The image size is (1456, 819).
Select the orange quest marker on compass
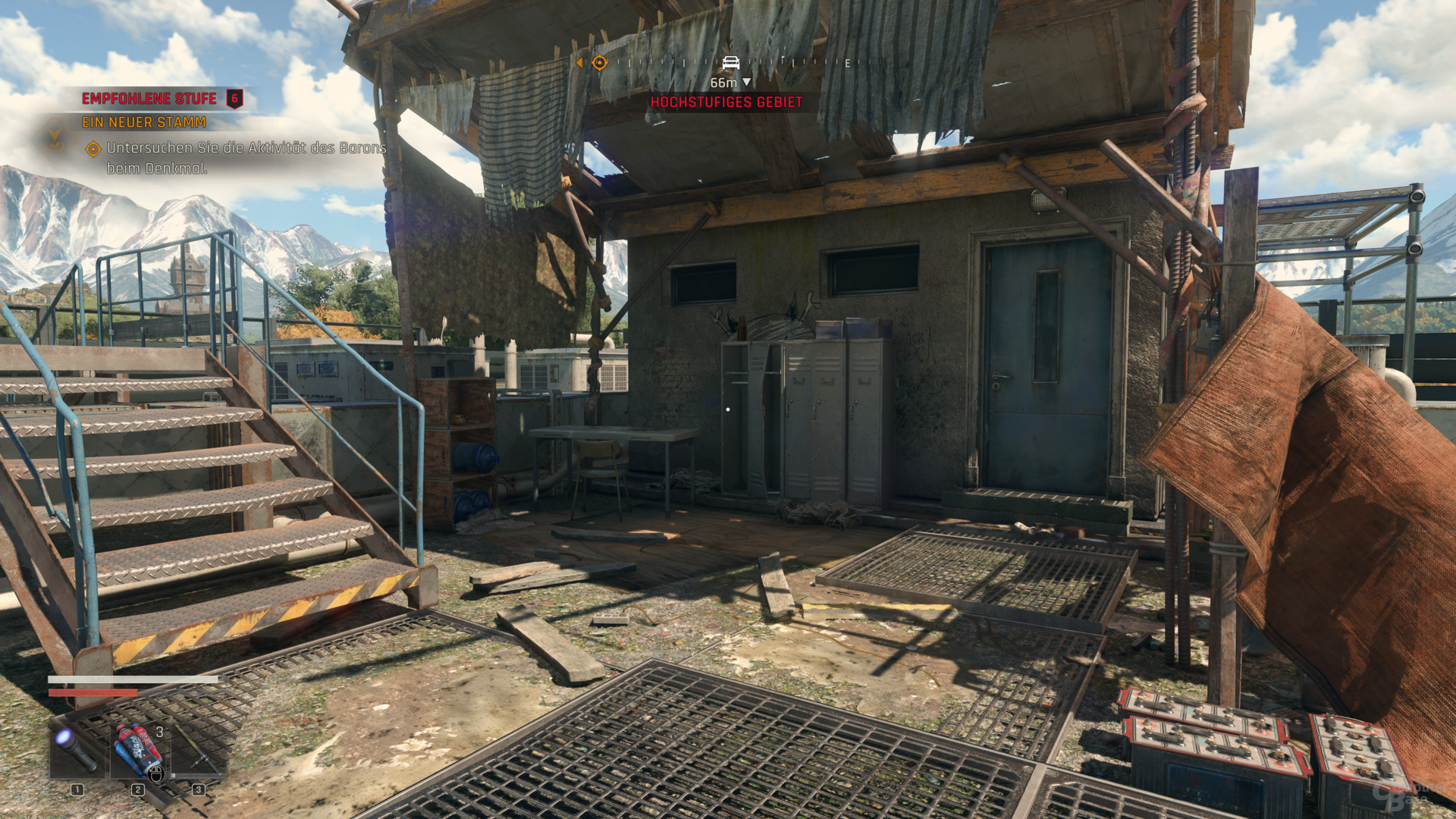tap(599, 63)
